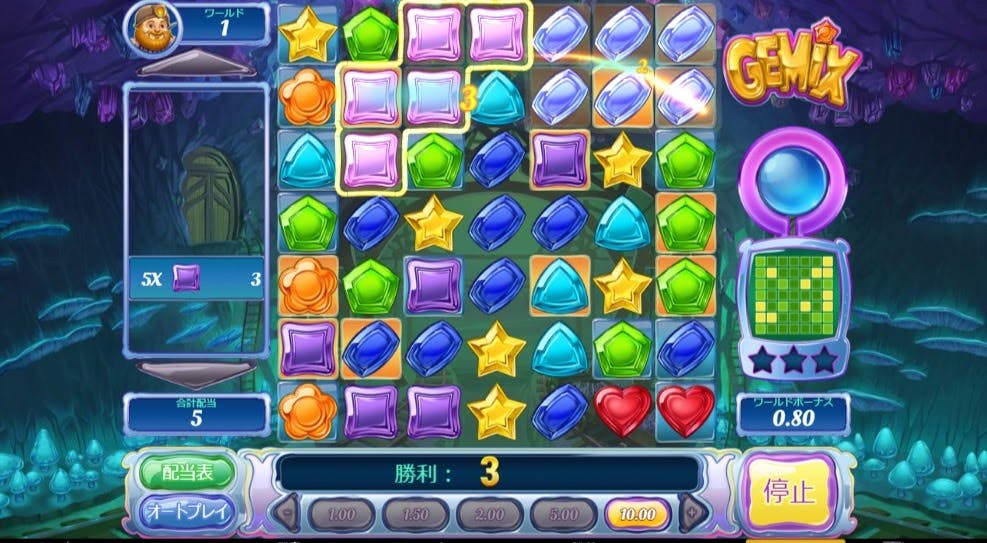Open the 配当表 paytable

point(186,472)
